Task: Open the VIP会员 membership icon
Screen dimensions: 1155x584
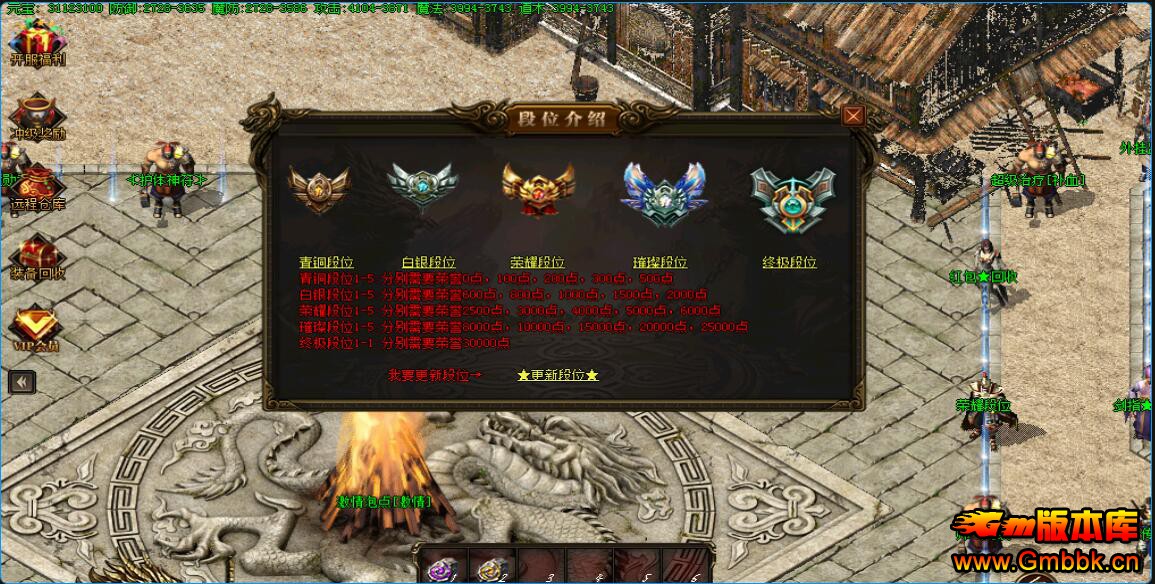Action: coord(36,327)
